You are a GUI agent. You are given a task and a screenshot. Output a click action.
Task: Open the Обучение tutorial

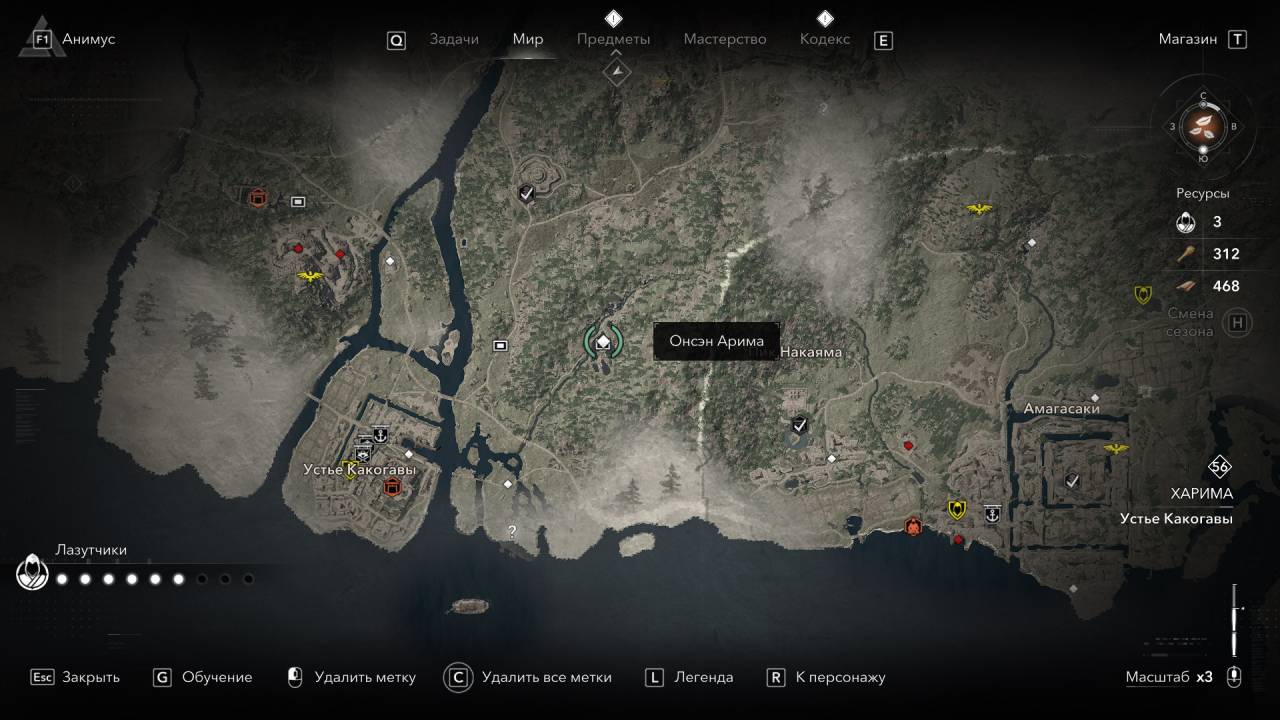pos(216,677)
